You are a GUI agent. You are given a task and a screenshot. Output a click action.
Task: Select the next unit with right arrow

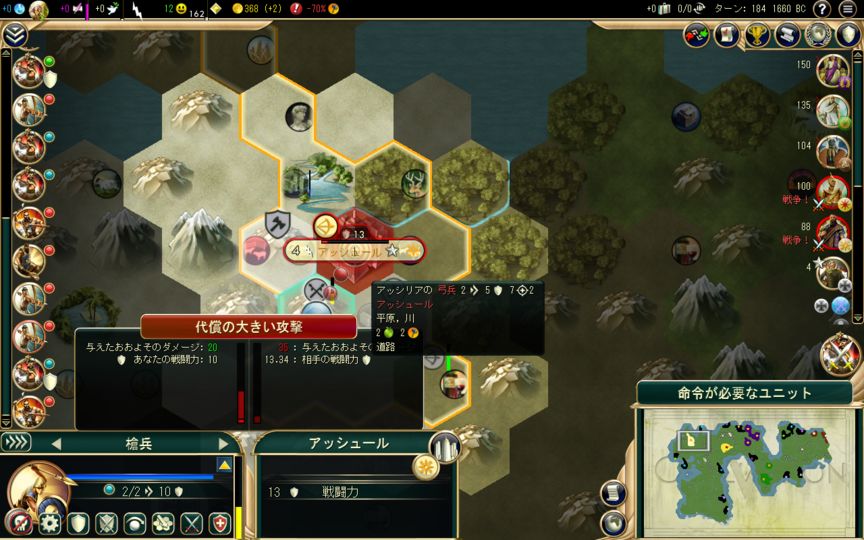pyautogui.click(x=223, y=443)
